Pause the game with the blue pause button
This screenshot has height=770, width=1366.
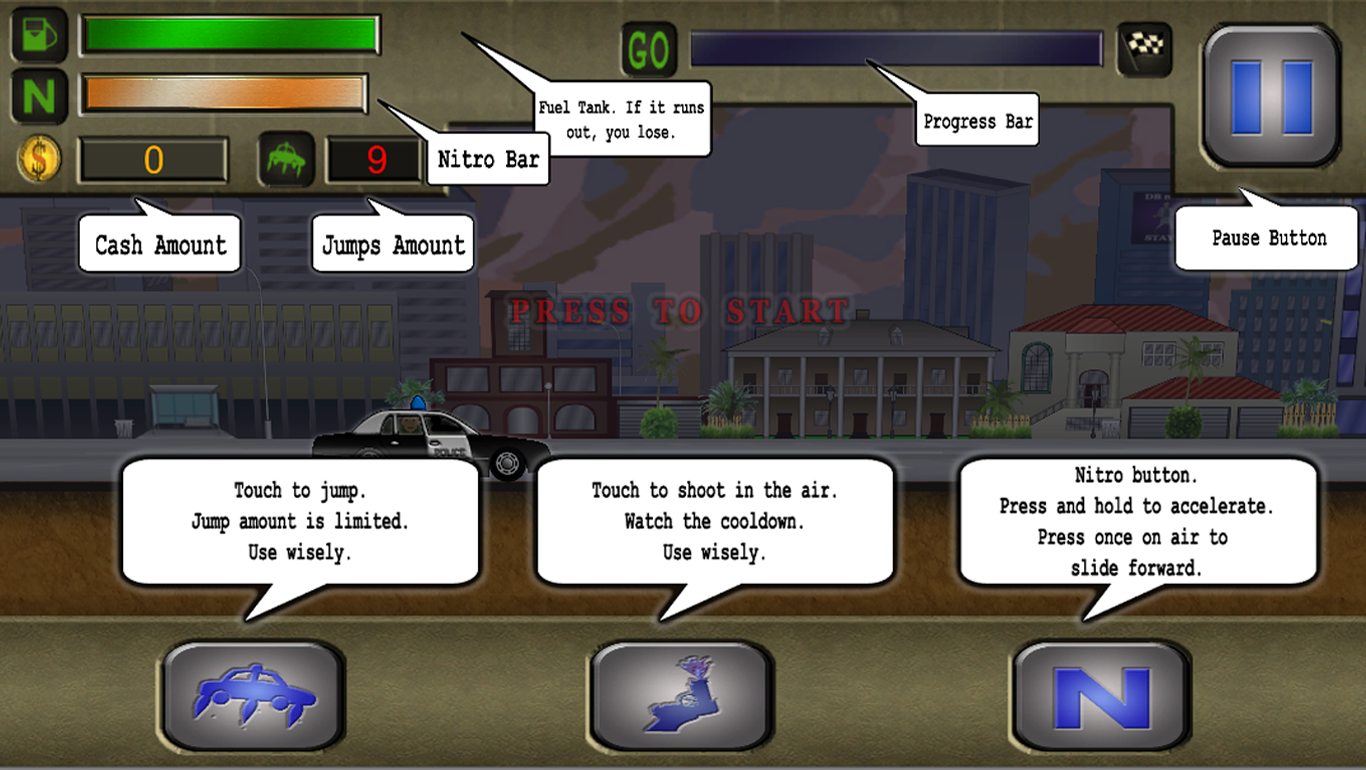1271,96
